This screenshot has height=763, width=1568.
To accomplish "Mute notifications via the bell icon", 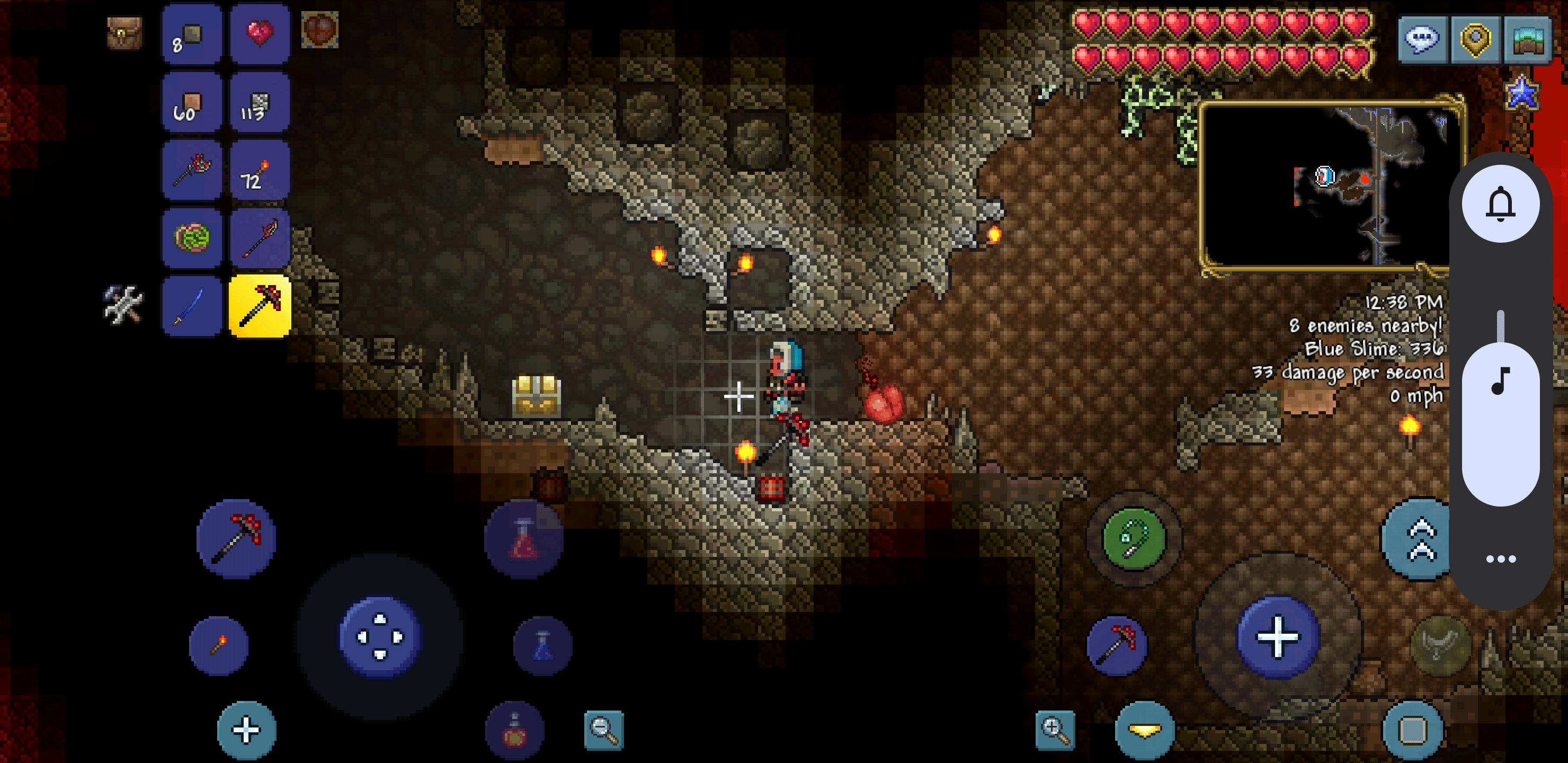I will (x=1501, y=203).
